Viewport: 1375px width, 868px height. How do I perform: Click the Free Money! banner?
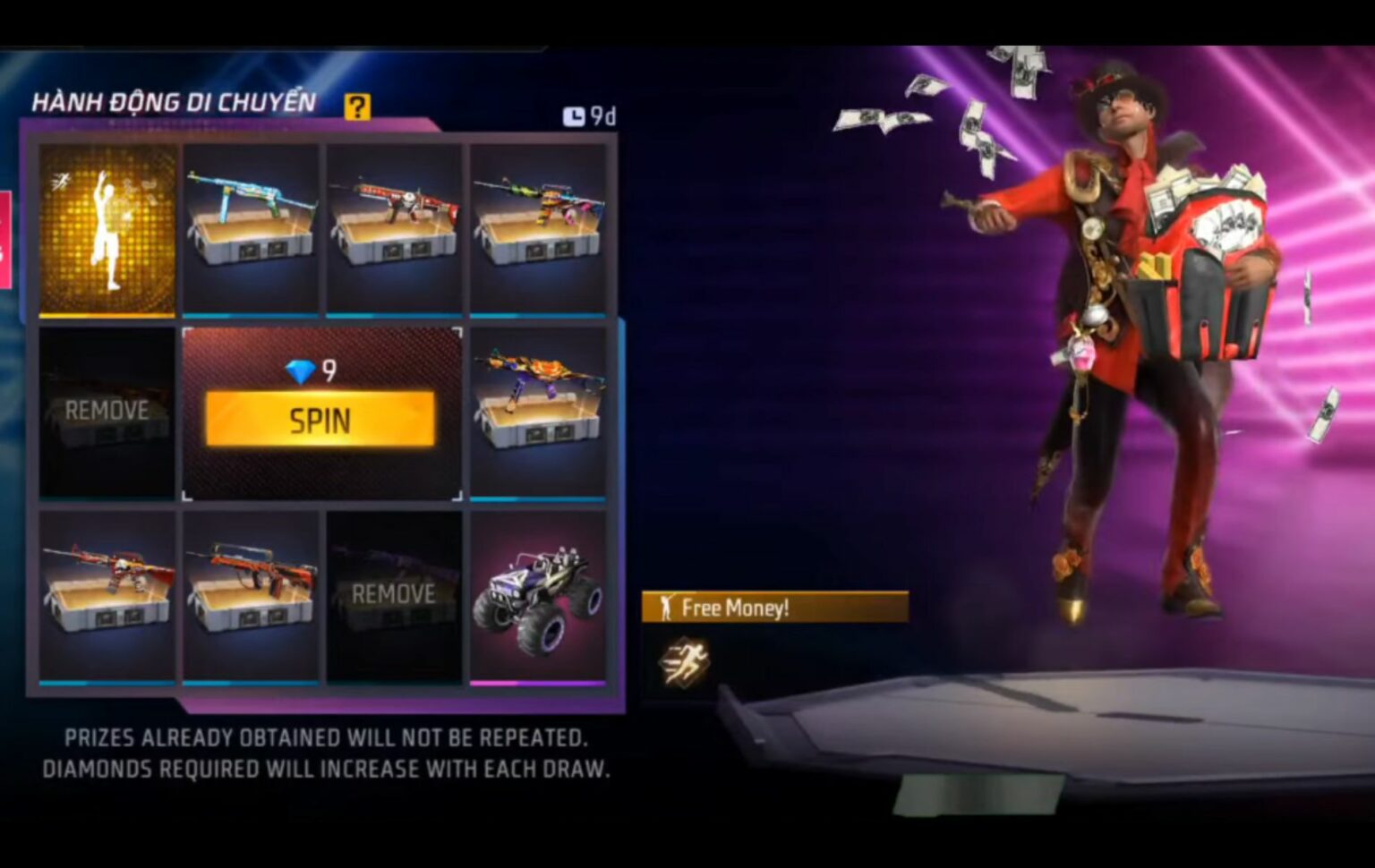(775, 608)
